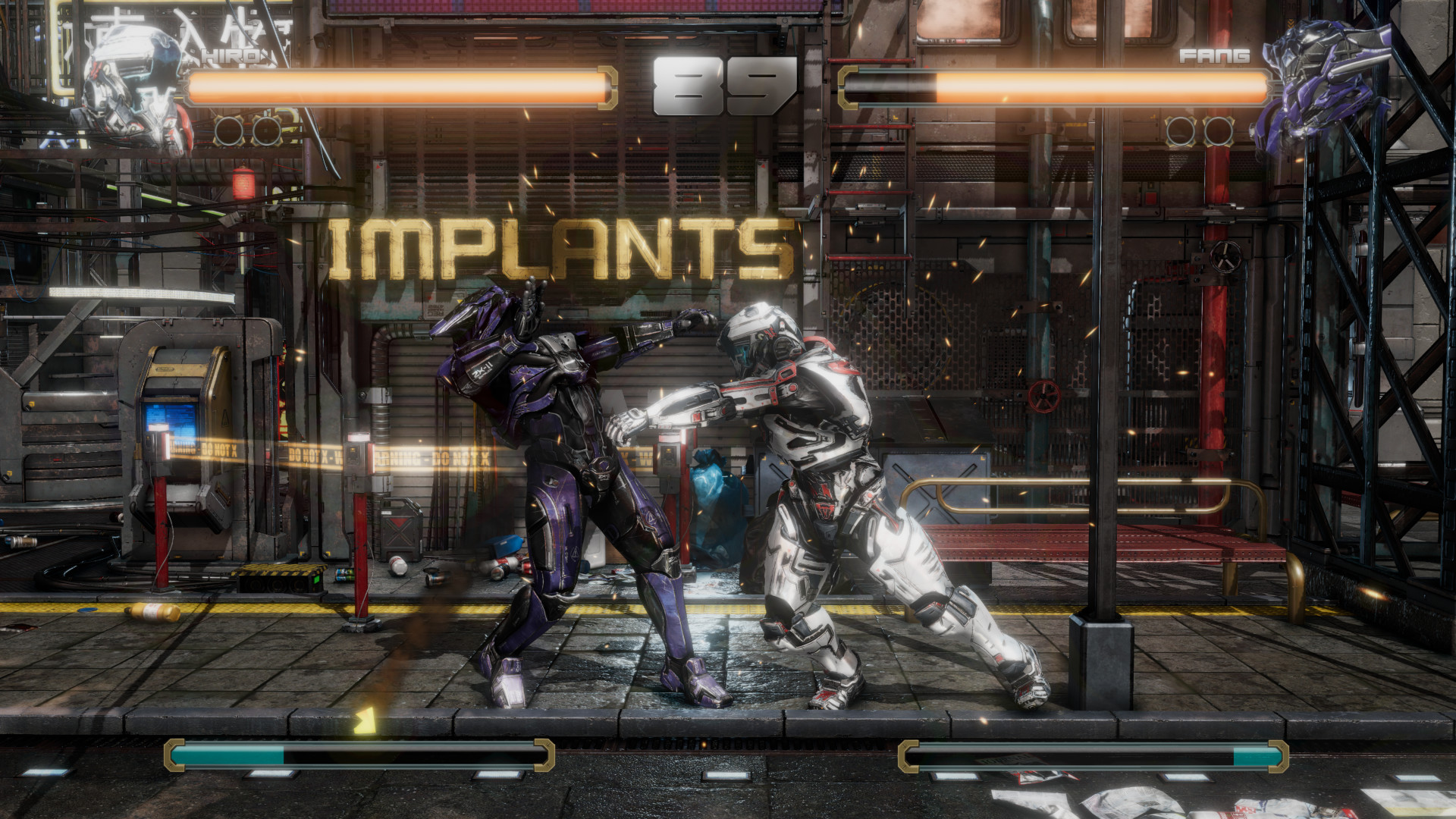Screen dimensions: 1456x819
Task: Click Hiro's orange health bar
Action: pyautogui.click(x=394, y=85)
